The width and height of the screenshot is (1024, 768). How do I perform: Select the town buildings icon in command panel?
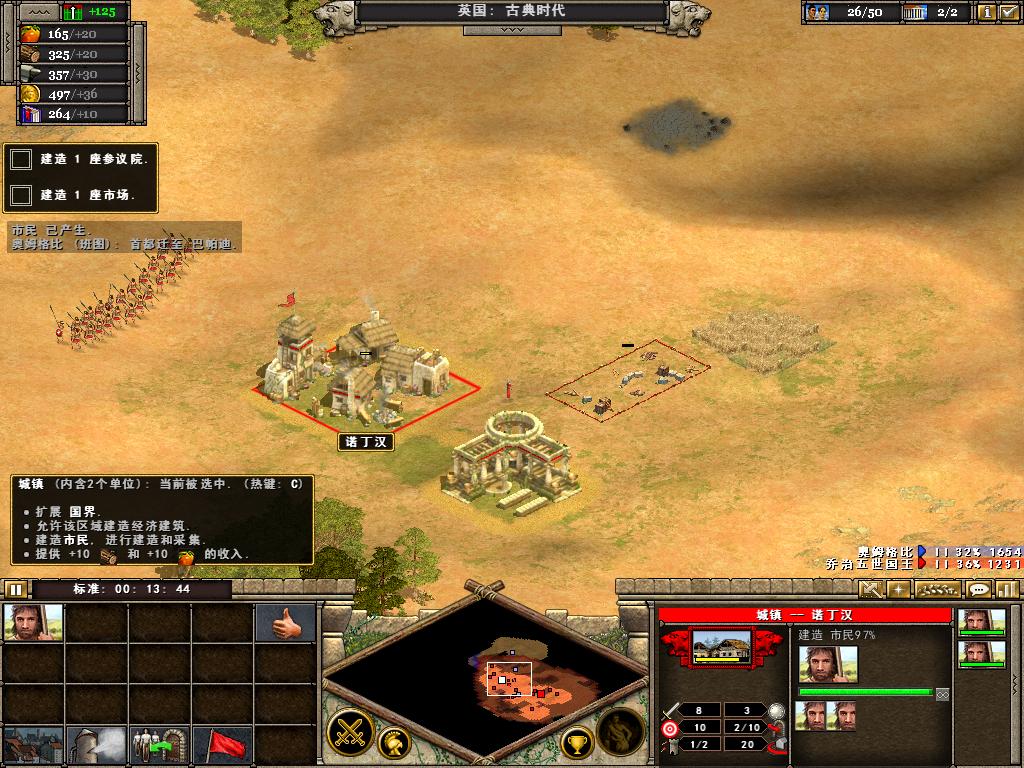point(33,745)
